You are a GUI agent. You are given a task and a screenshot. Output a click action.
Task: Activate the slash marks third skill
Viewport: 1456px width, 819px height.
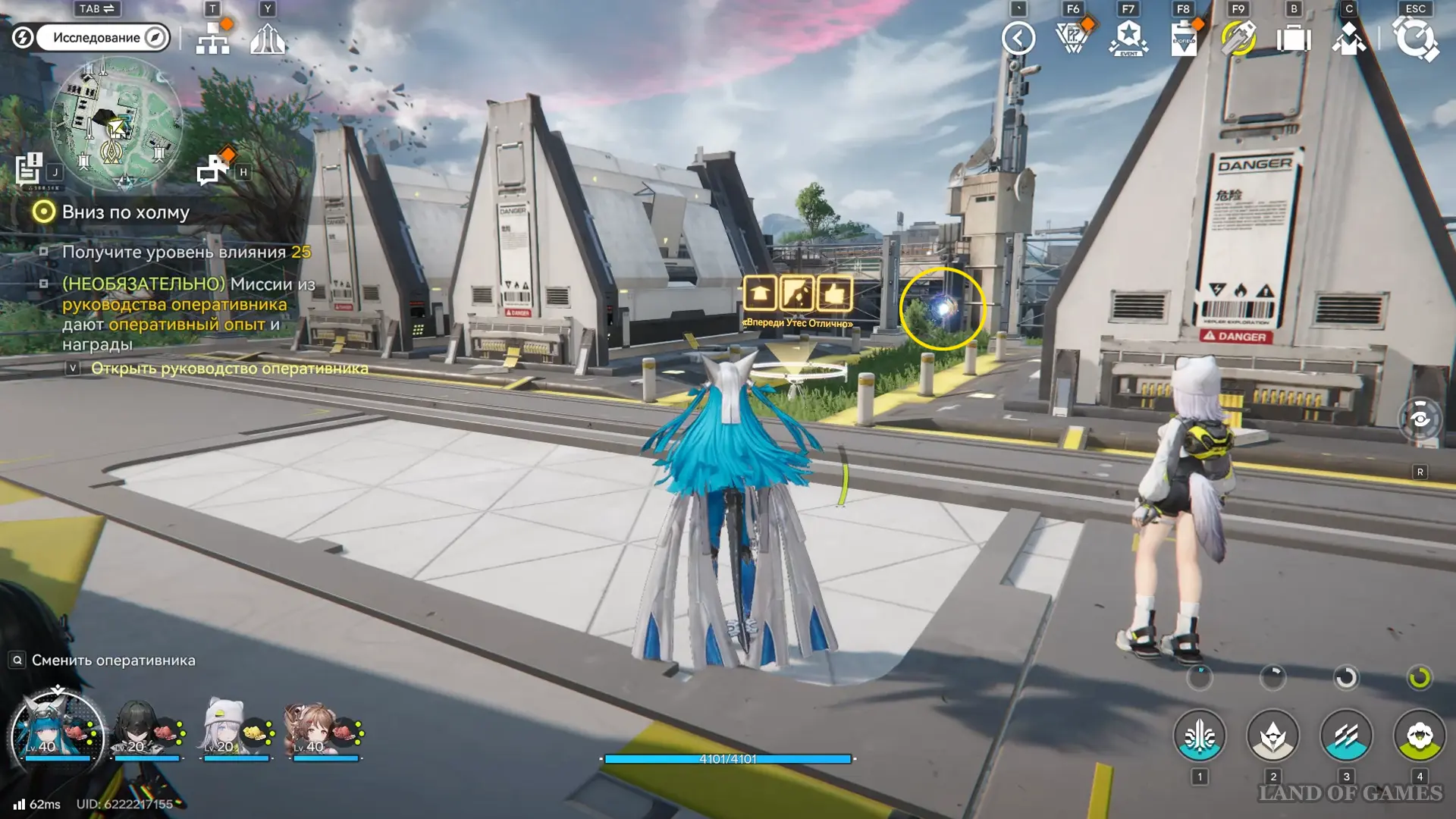[1346, 736]
